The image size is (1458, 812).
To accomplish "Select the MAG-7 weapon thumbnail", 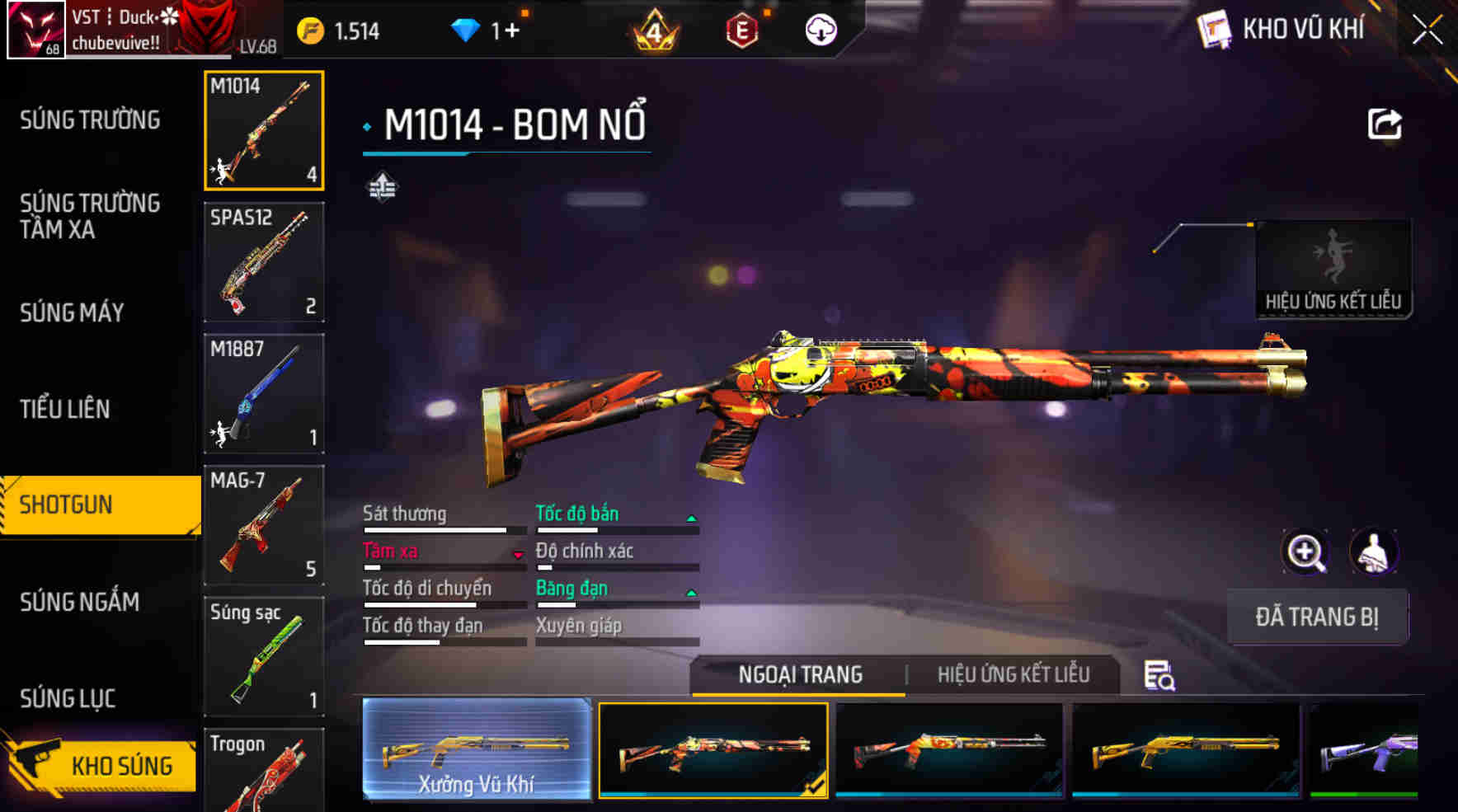I will point(262,526).
